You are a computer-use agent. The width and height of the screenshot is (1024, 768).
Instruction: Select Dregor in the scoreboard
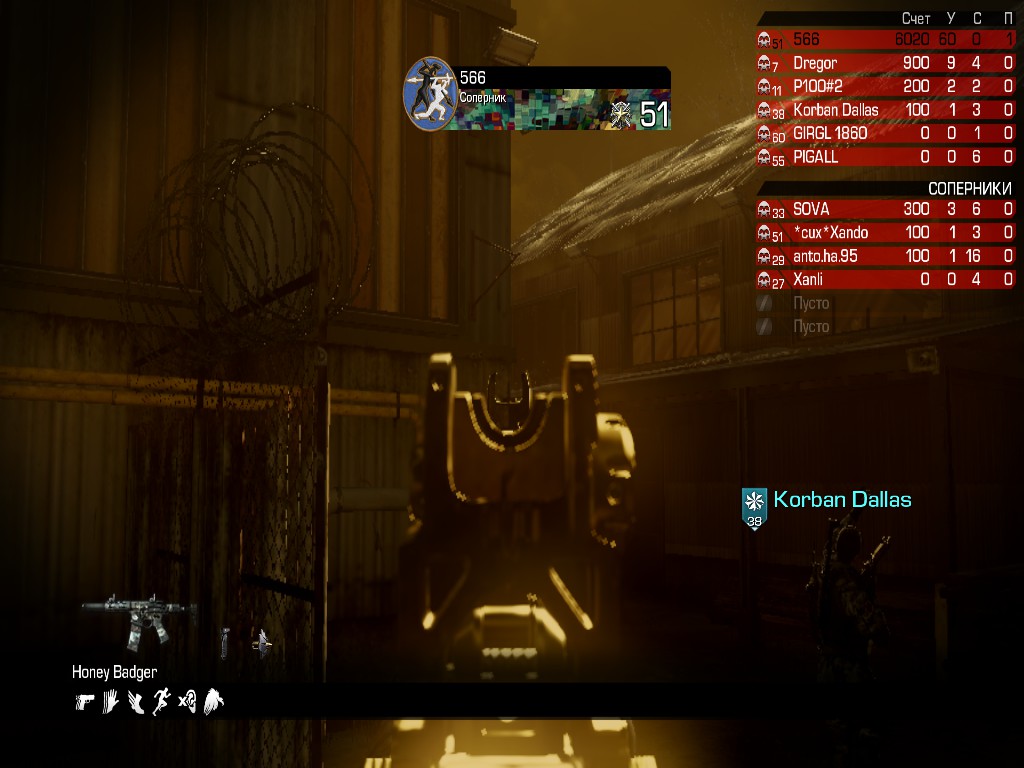click(886, 63)
